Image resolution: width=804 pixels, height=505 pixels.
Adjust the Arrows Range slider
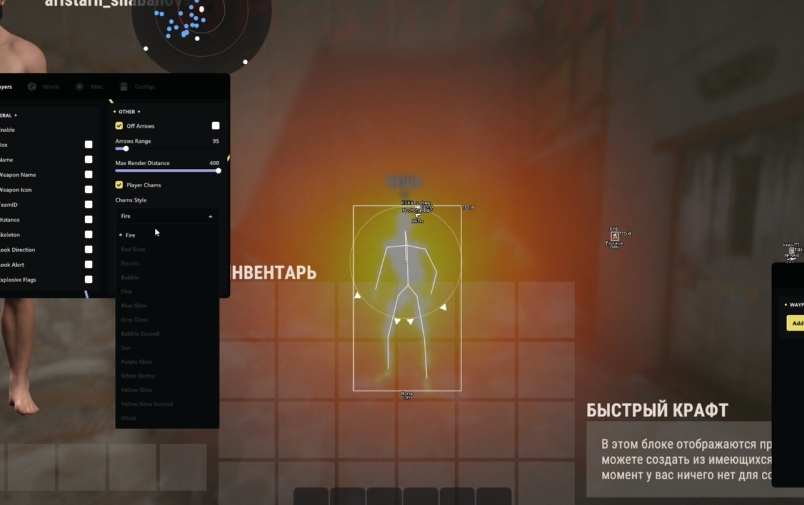click(126, 149)
